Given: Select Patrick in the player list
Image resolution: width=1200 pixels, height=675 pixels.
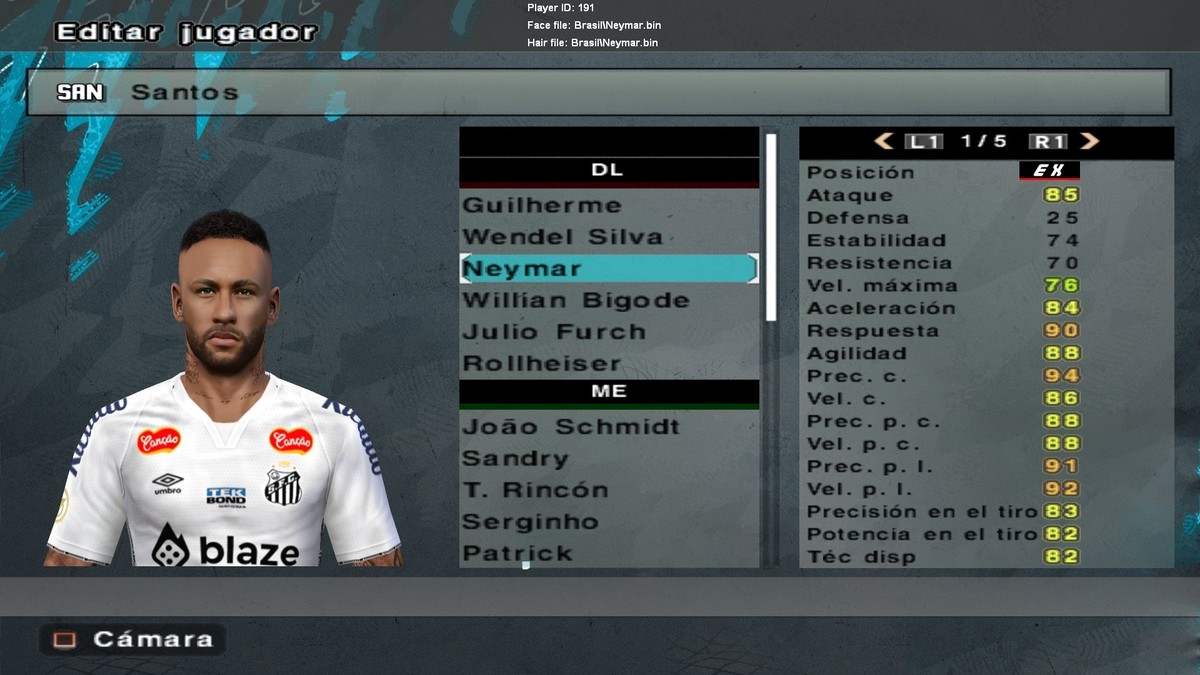Looking at the screenshot, I should 516,553.
